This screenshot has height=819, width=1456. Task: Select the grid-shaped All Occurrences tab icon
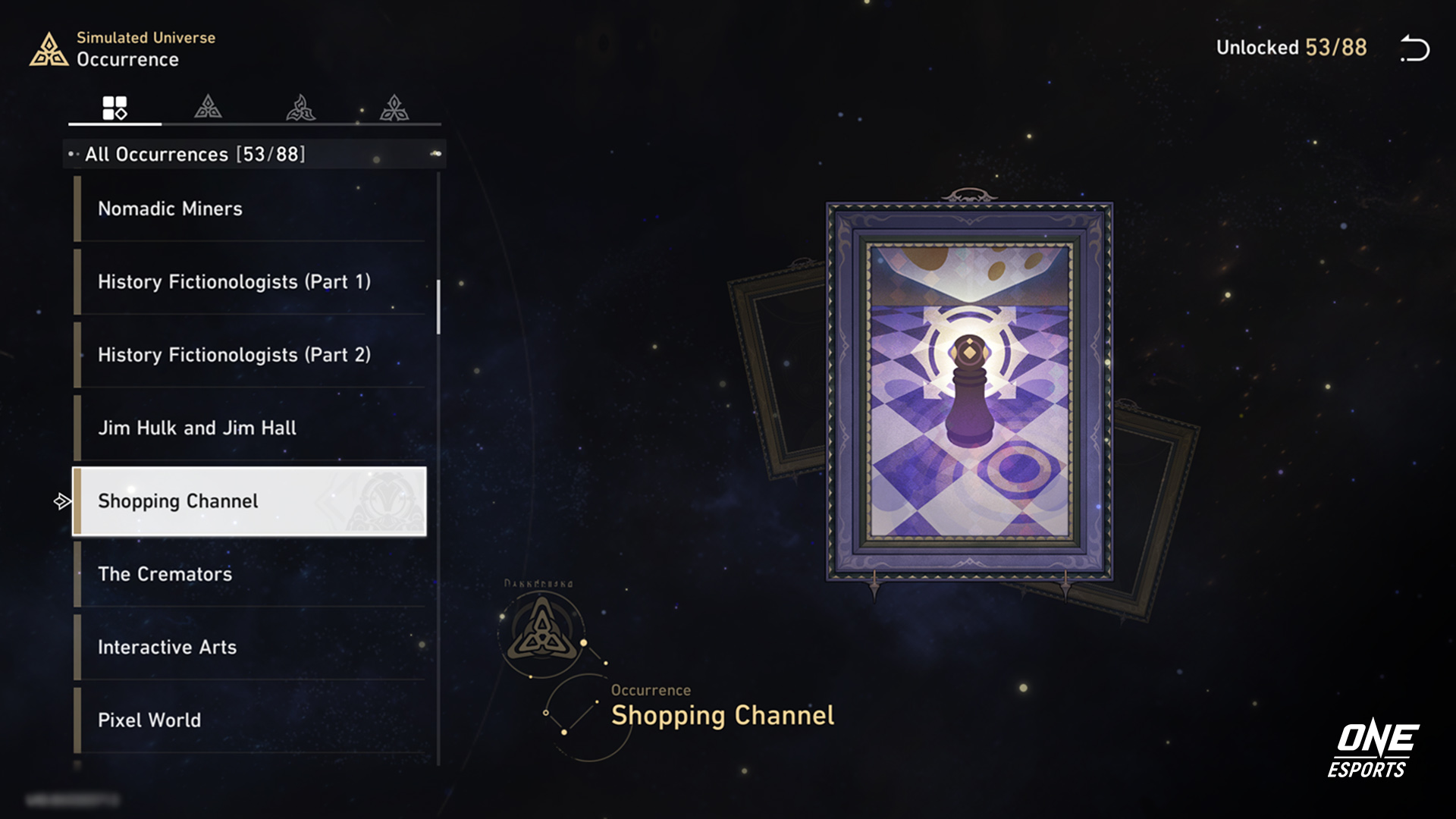coord(114,106)
